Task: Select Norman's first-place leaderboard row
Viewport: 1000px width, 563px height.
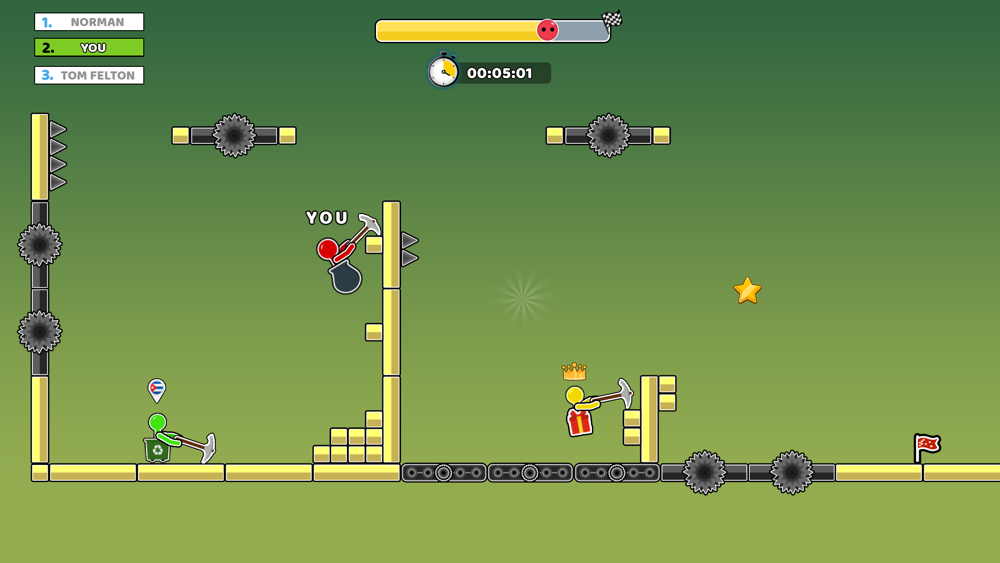Action: coord(89,22)
